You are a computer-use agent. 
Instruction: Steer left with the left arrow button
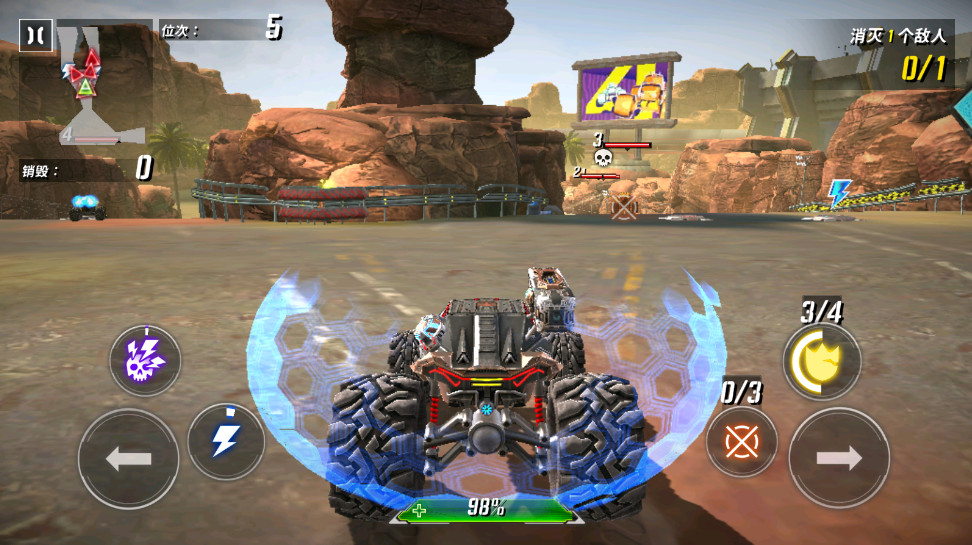tap(128, 459)
